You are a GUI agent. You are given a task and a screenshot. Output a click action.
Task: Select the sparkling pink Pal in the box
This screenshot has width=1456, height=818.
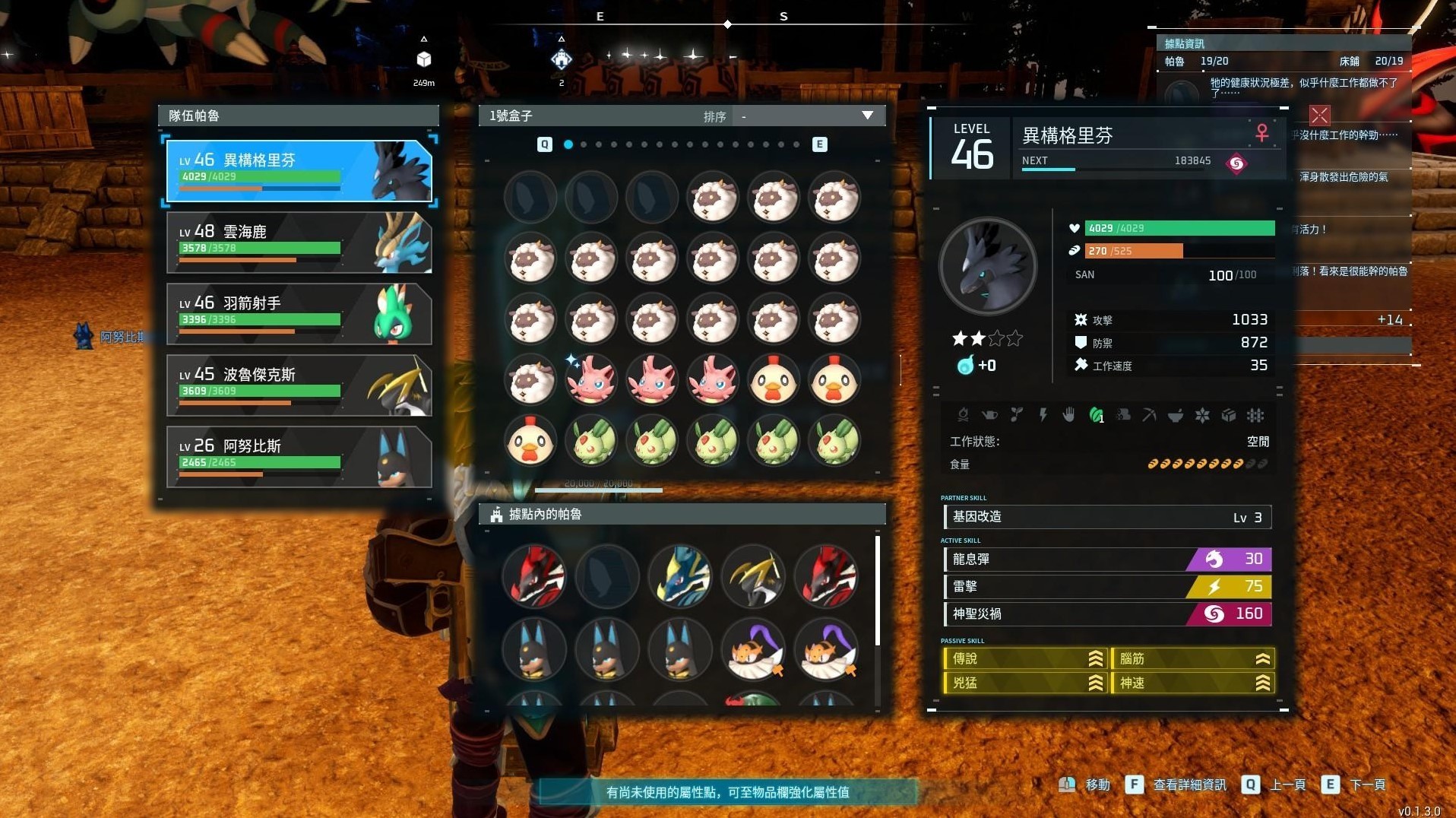click(590, 379)
